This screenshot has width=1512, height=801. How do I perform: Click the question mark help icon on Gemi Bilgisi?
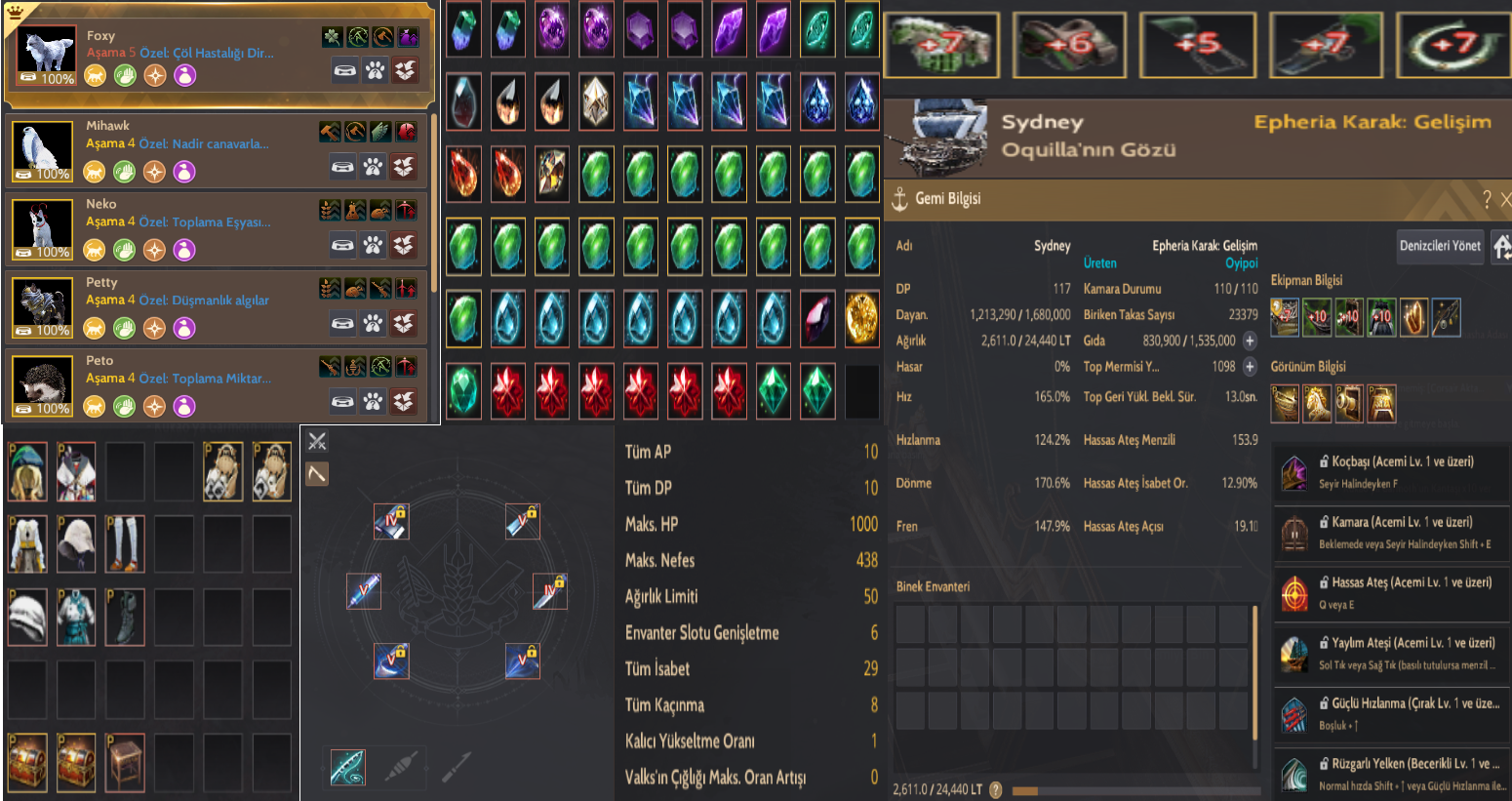click(1487, 200)
